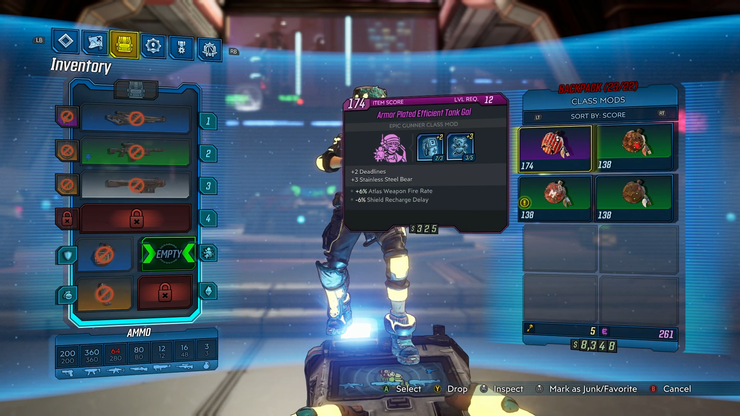
Task: Select weapon slot 1 with blue rifle
Action: click(x=135, y=121)
